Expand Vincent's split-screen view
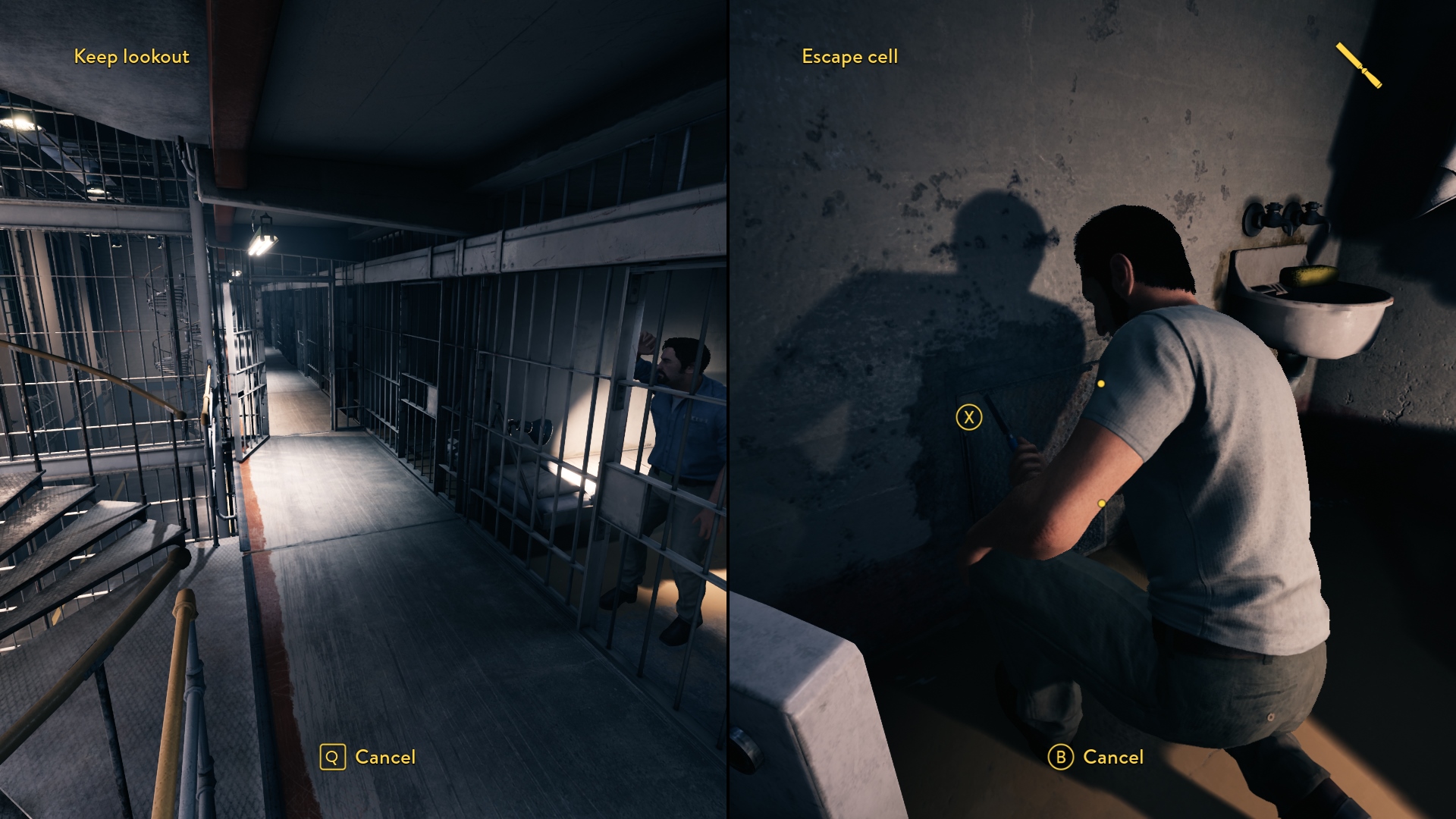 pyautogui.click(x=1092, y=409)
